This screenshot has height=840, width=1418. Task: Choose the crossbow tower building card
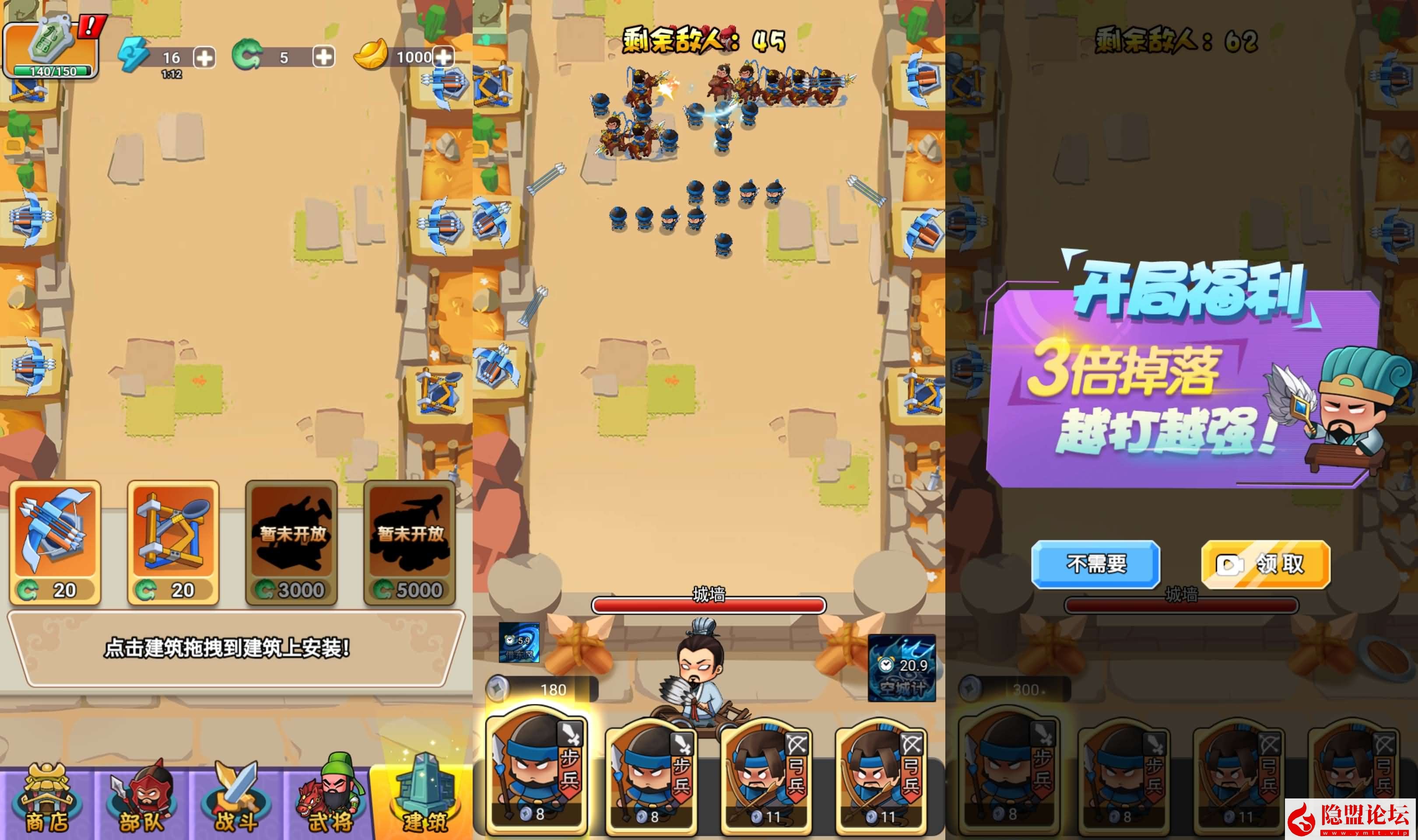coord(55,542)
